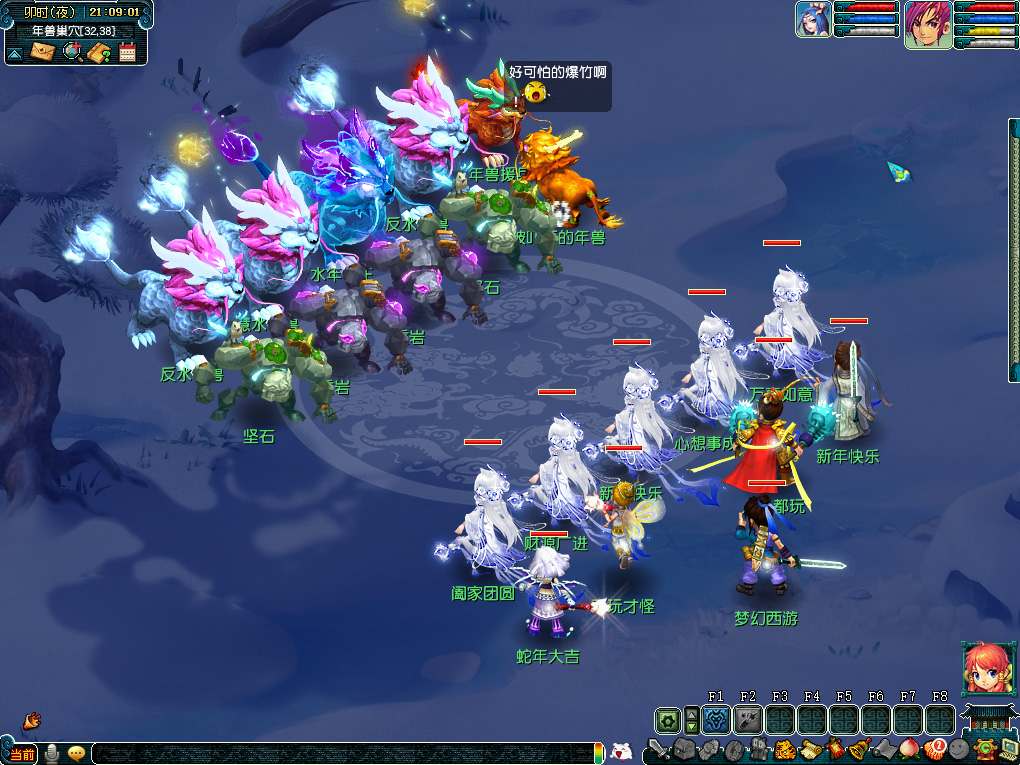The image size is (1020, 765).
Task: Open the green gear hotbar settings
Action: point(667,720)
